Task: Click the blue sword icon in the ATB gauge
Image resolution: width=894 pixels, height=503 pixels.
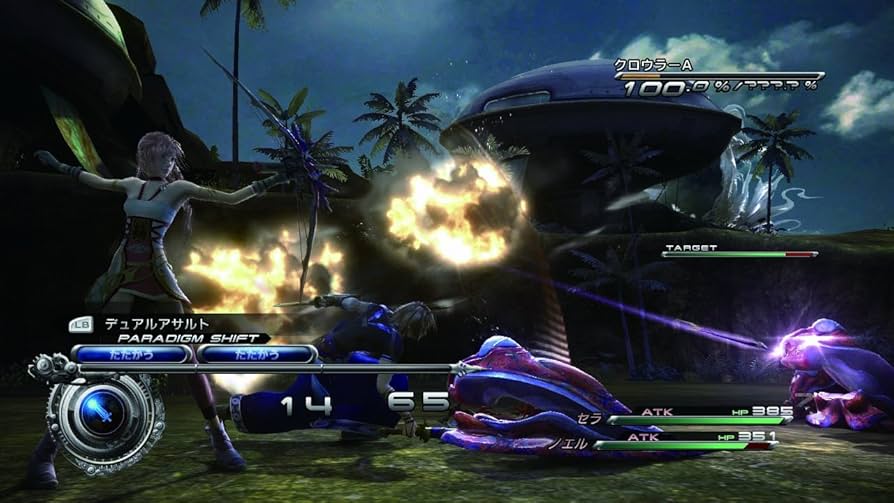Action: 99,411
